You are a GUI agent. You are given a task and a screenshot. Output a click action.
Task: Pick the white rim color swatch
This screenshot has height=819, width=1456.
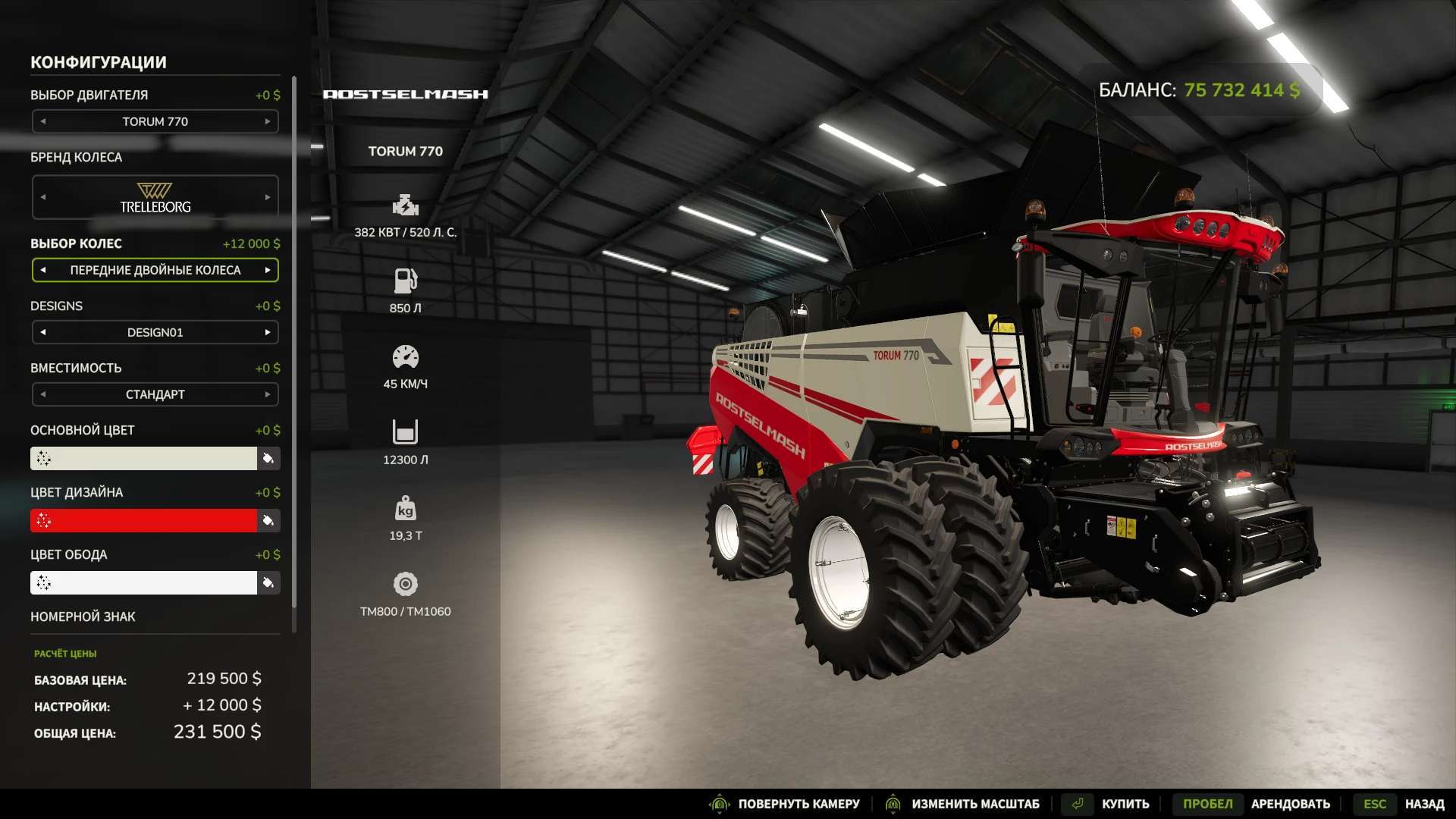coord(144,582)
